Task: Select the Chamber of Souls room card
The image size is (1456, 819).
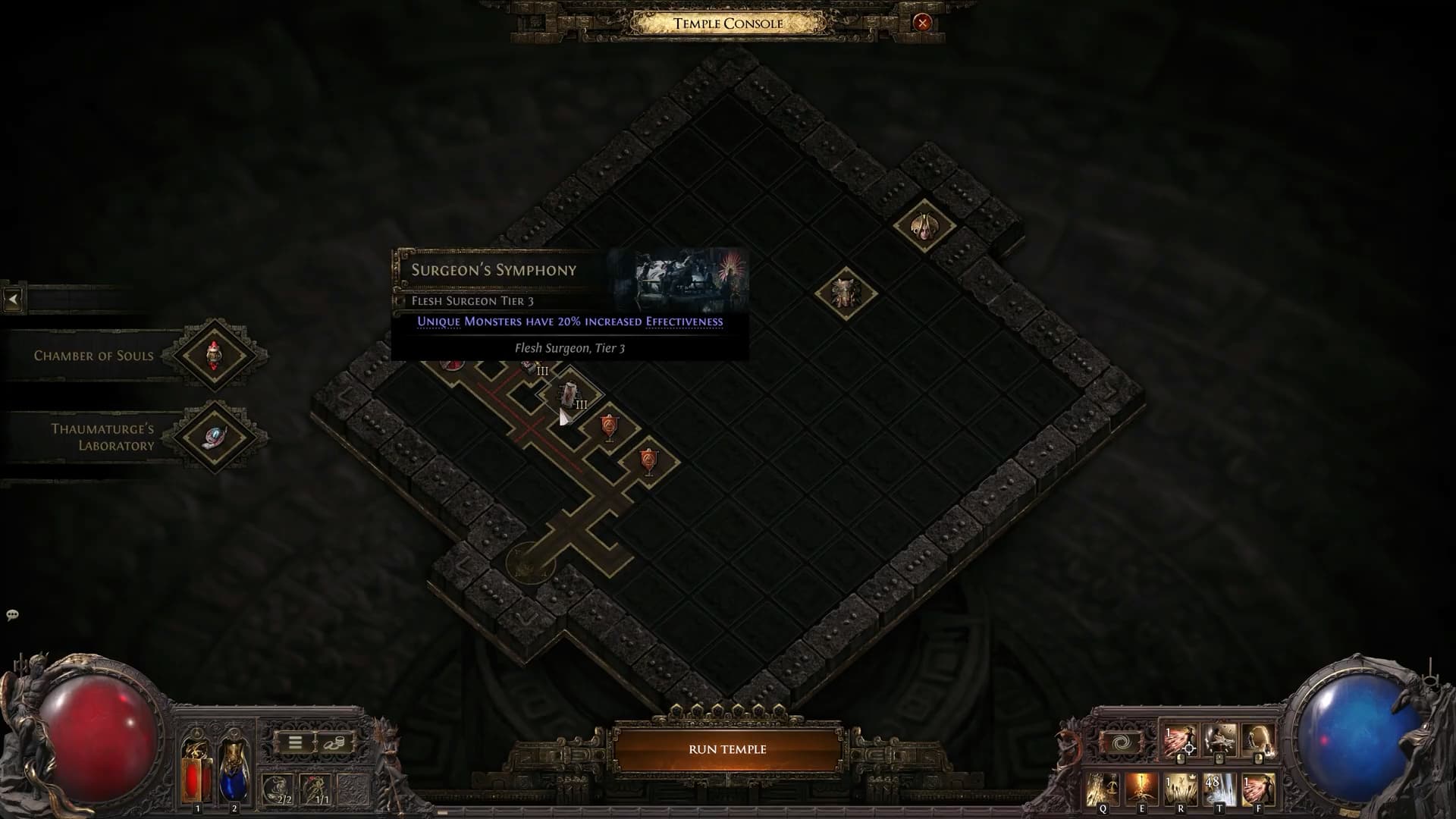Action: pyautogui.click(x=215, y=355)
